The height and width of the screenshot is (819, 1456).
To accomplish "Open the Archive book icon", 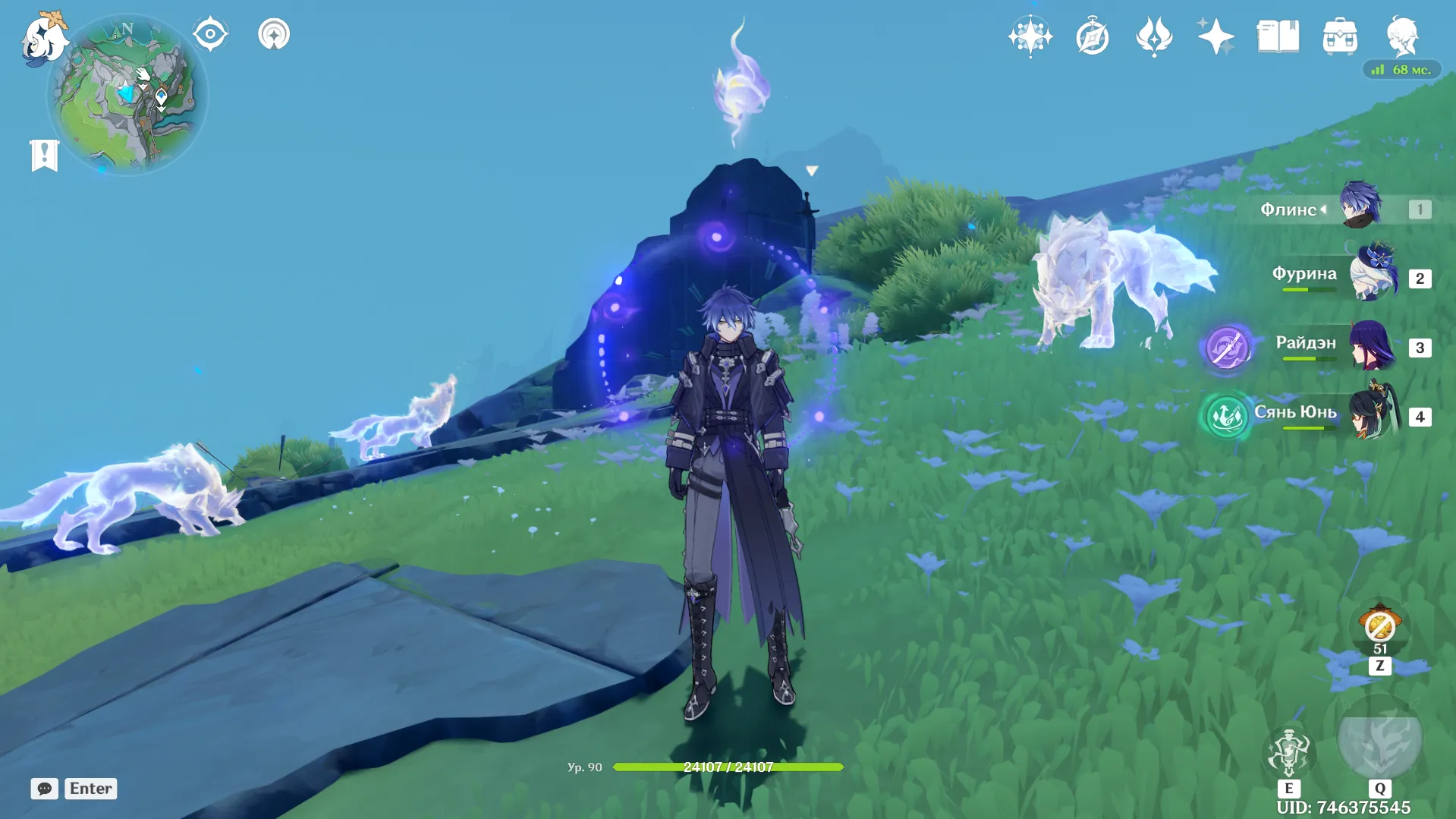I will [x=1278, y=36].
